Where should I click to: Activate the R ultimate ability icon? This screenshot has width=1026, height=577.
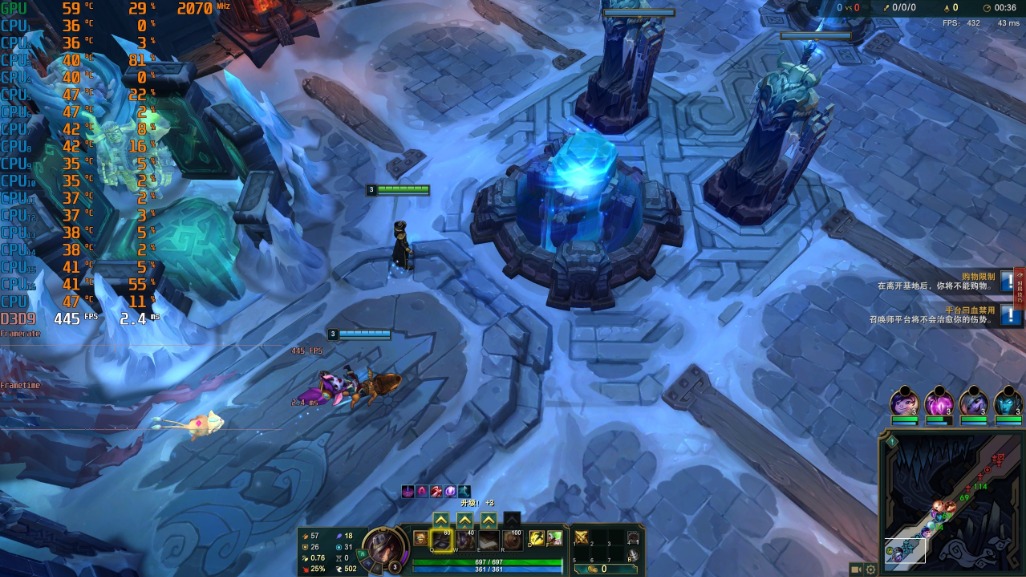click(x=513, y=540)
